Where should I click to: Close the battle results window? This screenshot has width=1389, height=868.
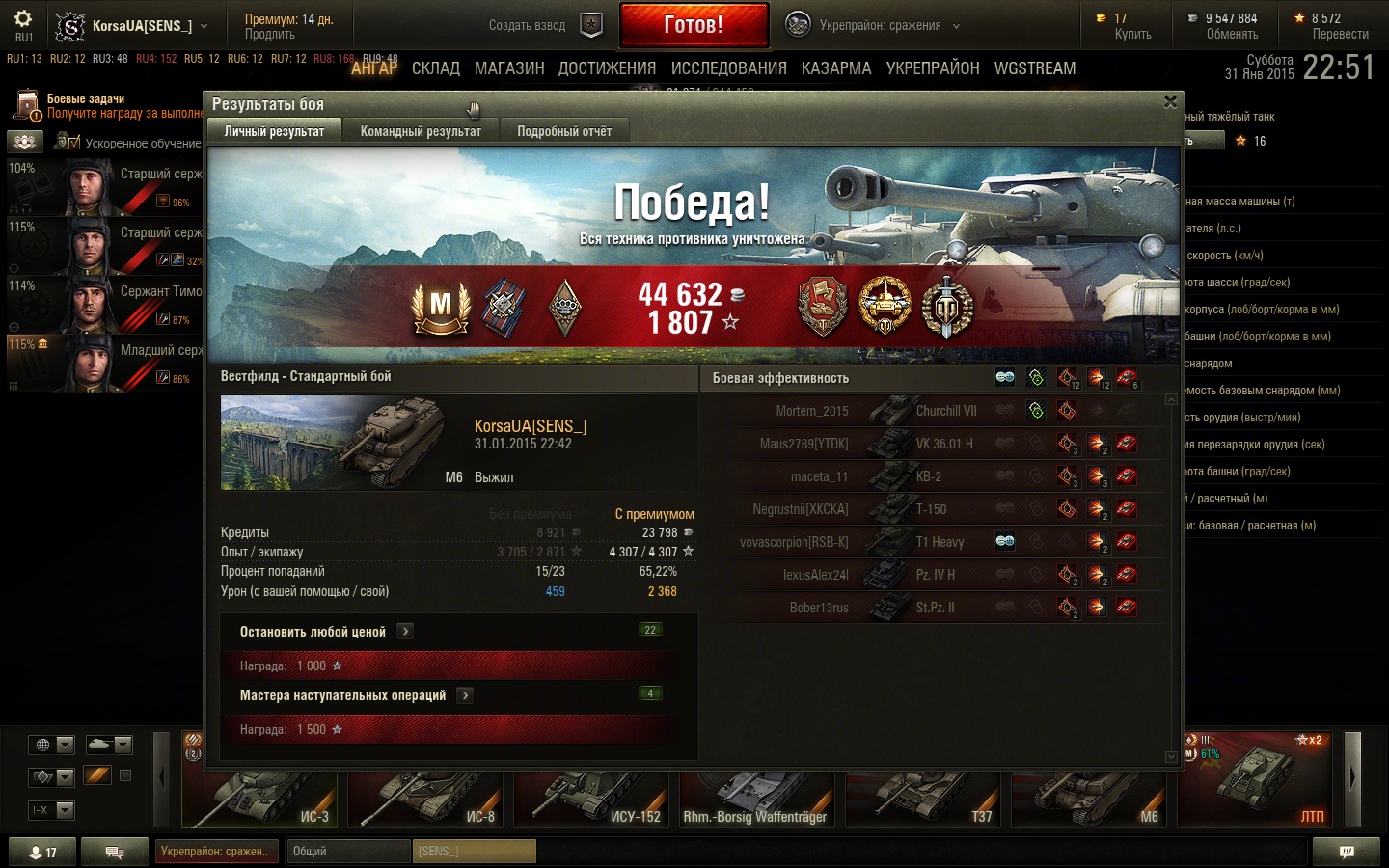pos(1170,102)
